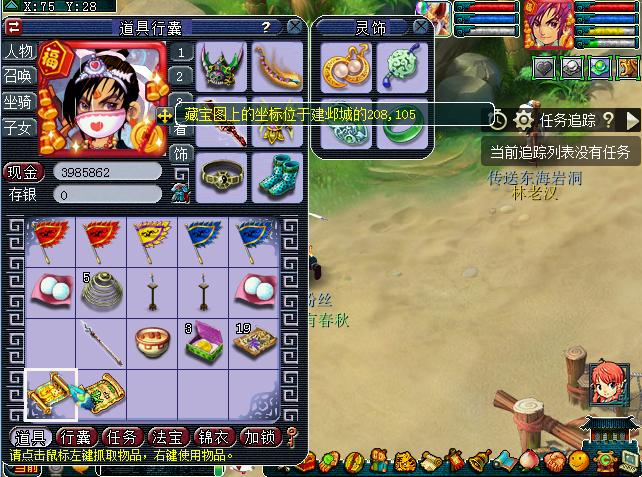Pick the spear item in the bag
Screen dimensions: 642x477
102,342
